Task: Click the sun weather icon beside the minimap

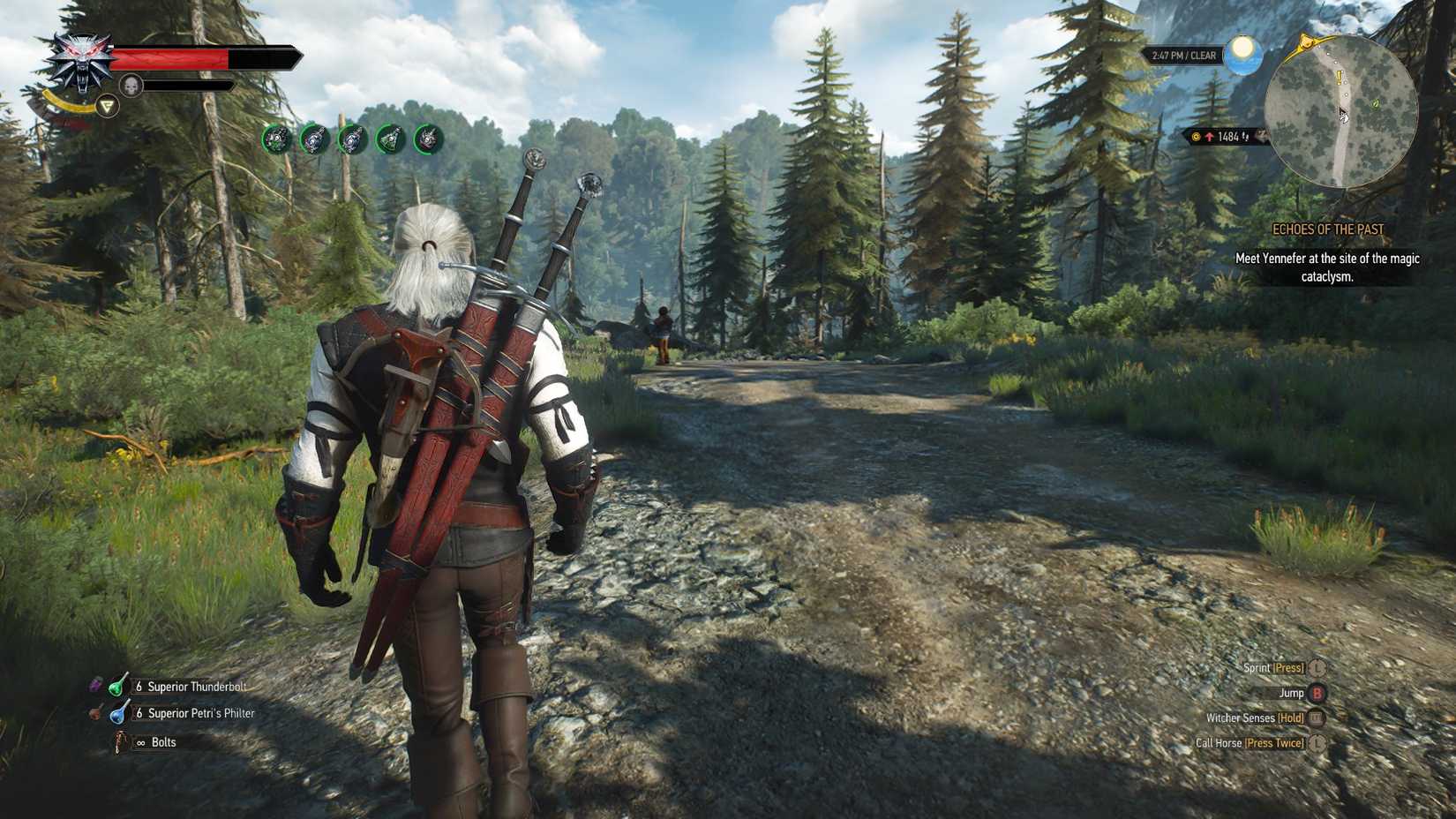Action: click(1242, 55)
